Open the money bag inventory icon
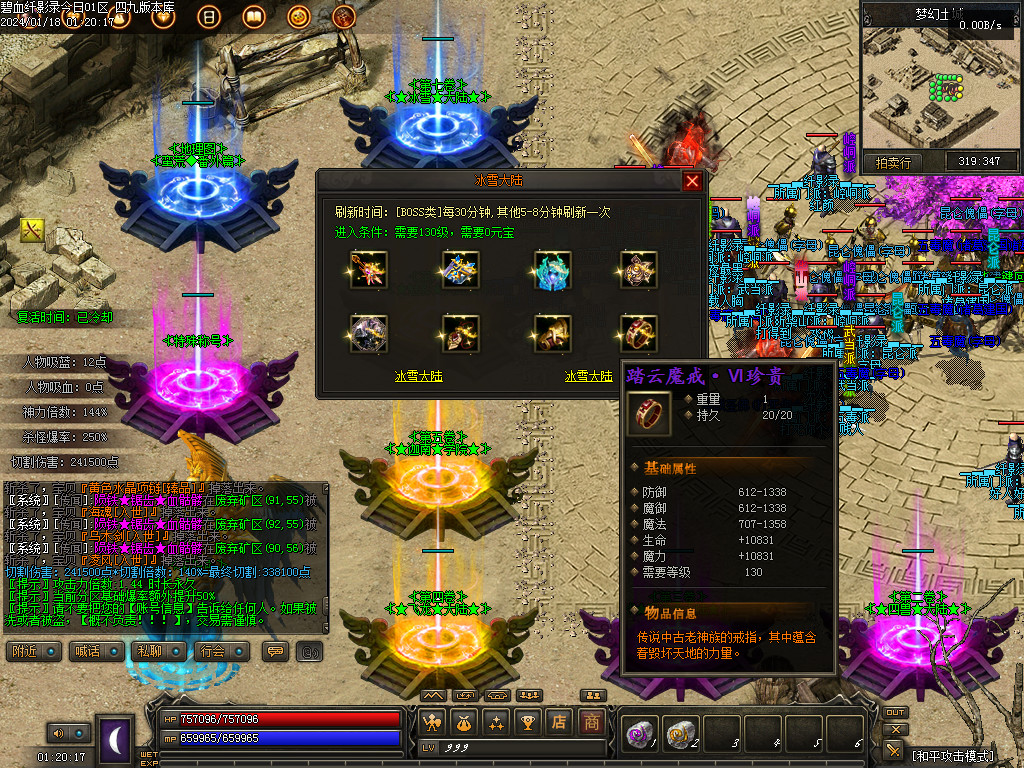The width and height of the screenshot is (1024, 768). [x=464, y=721]
